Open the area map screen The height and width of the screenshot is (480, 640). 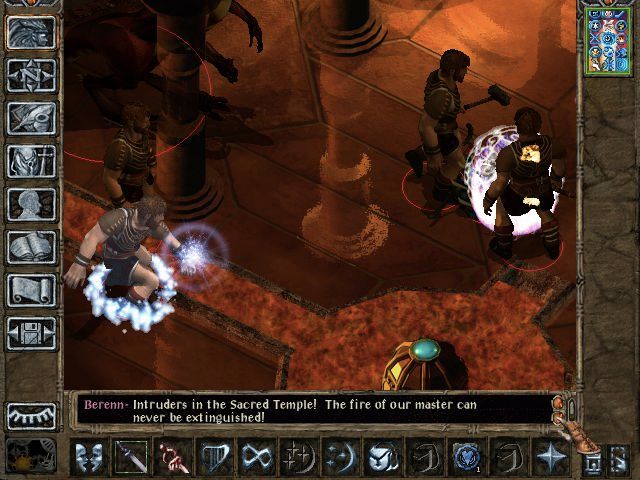31,74
